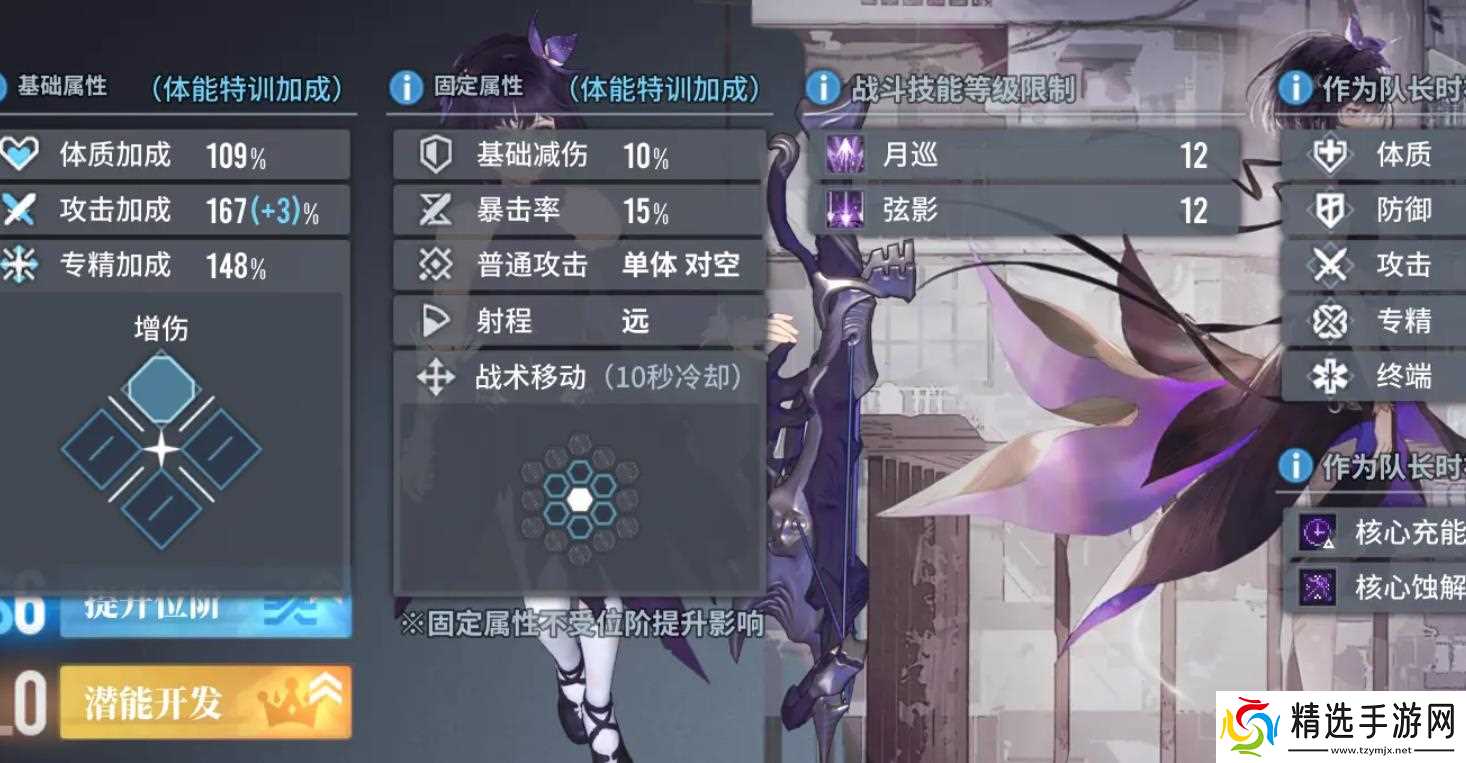The image size is (1466, 763).
Task: Click the 基础减伤 shield icon
Action: pos(434,155)
